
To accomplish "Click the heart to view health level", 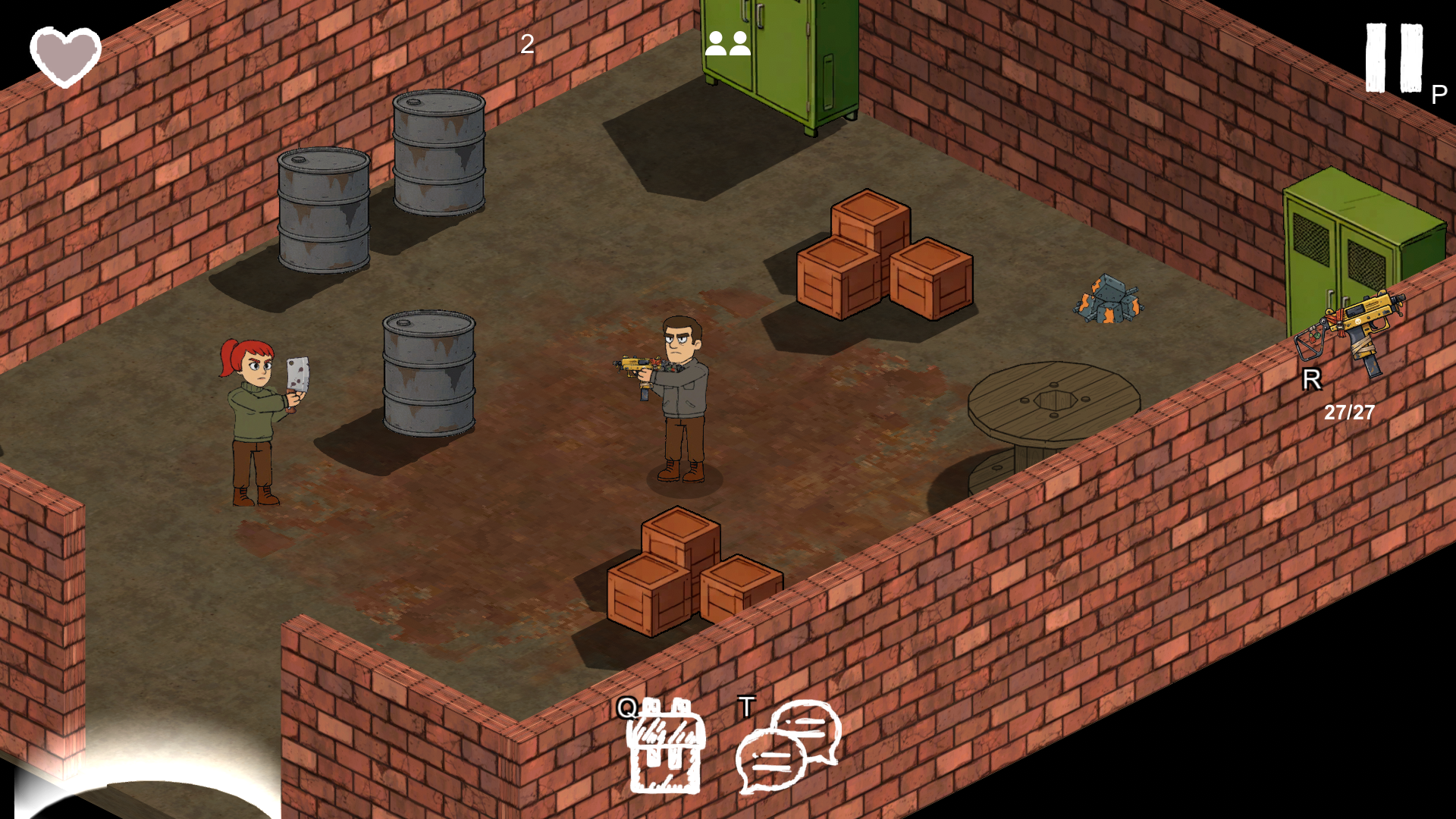I will click(64, 53).
